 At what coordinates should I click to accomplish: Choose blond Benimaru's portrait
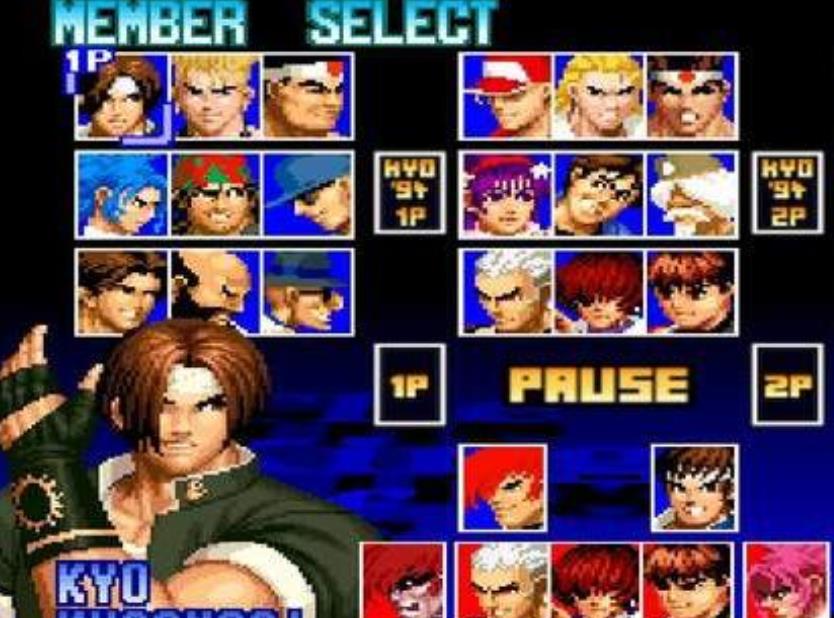coord(214,96)
